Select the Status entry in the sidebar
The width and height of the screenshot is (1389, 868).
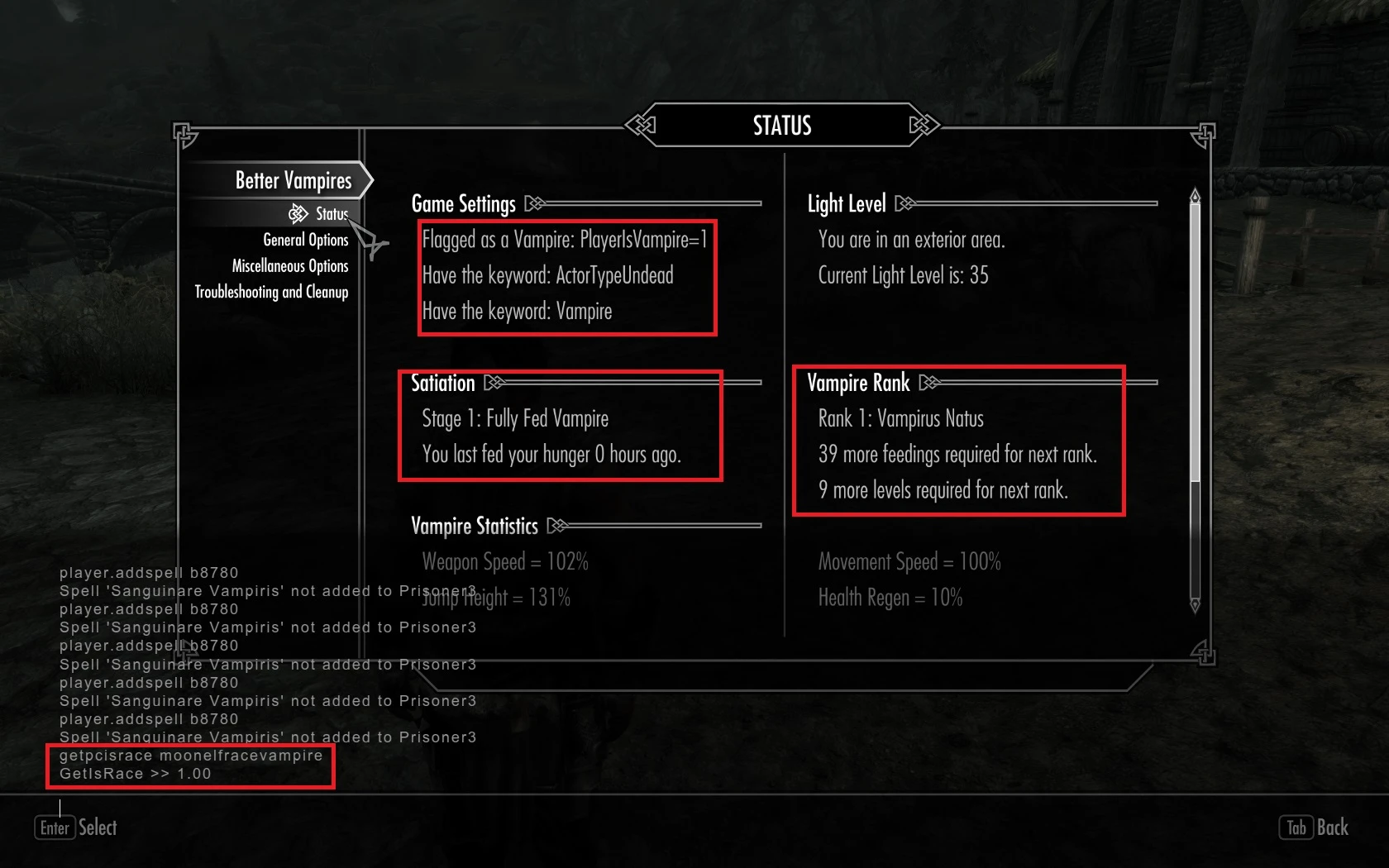[331, 213]
